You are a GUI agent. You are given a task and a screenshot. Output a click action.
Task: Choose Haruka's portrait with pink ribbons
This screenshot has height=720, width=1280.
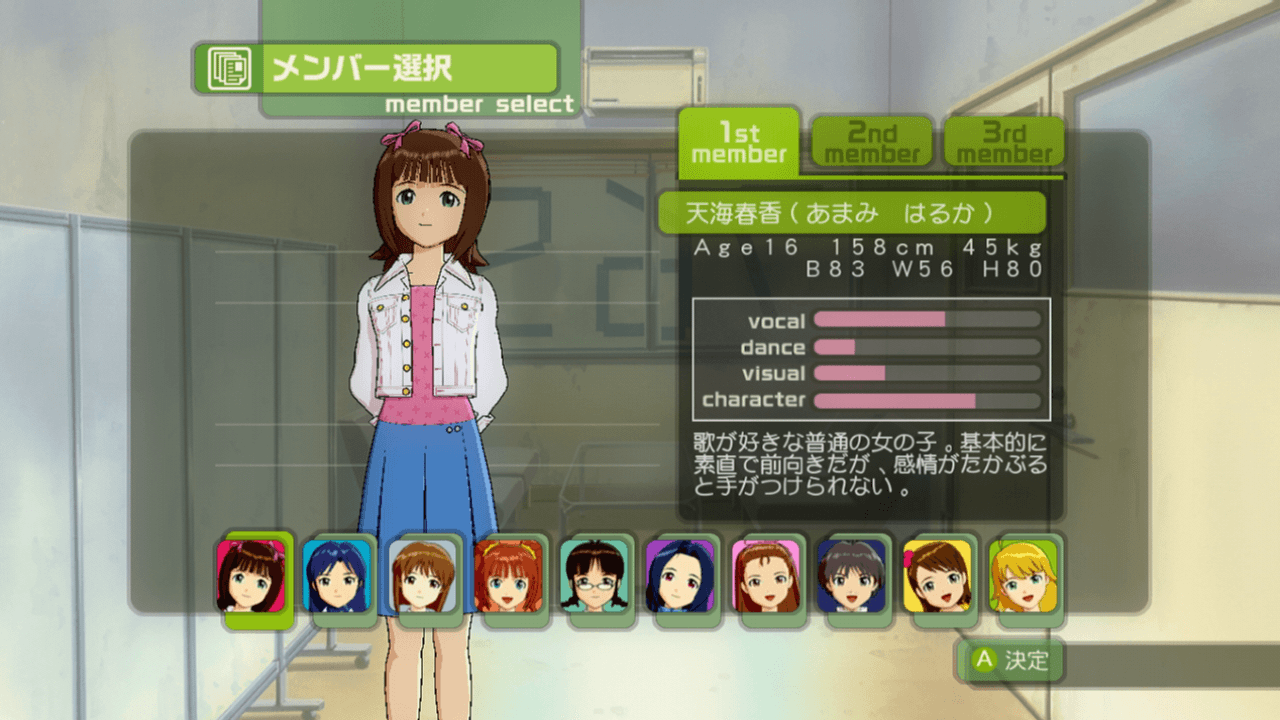coord(251,576)
